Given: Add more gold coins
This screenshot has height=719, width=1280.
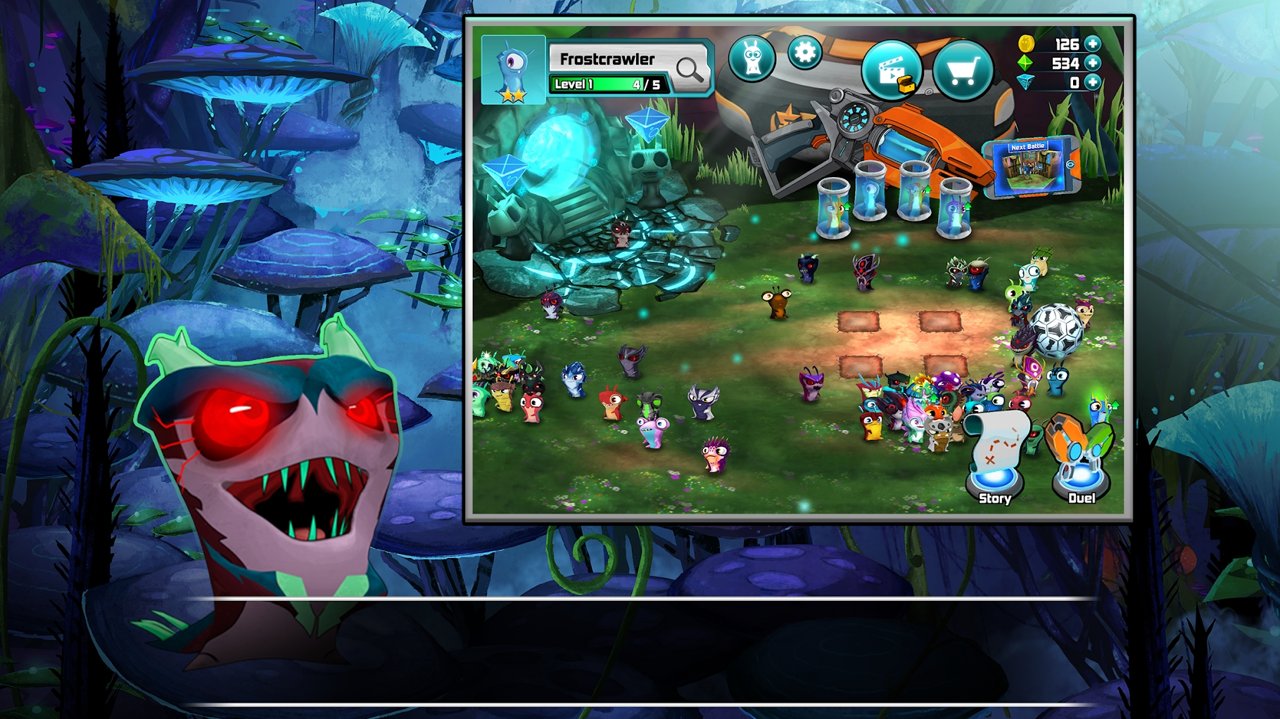Looking at the screenshot, I should [1092, 44].
